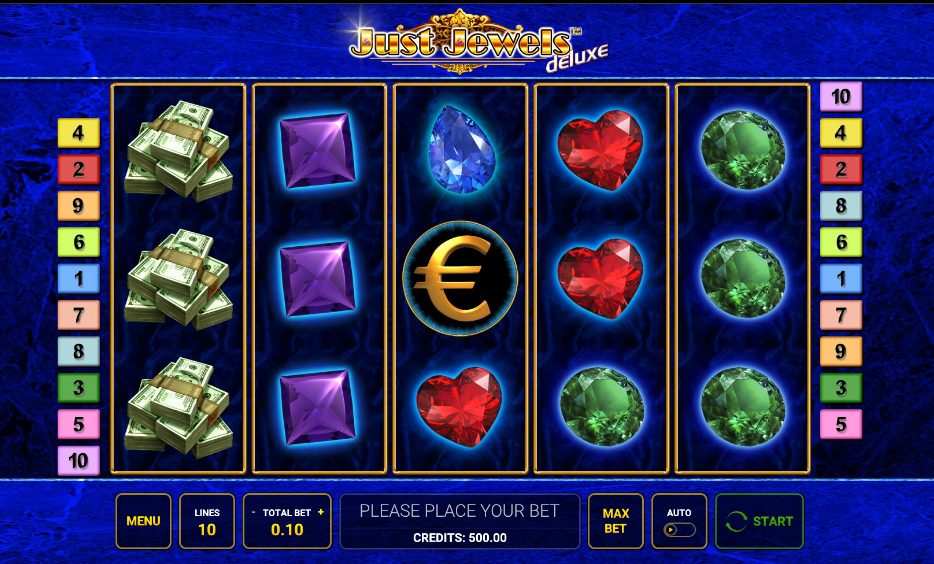The width and height of the screenshot is (934, 564).
Task: Open the MENU button
Action: coord(143,521)
